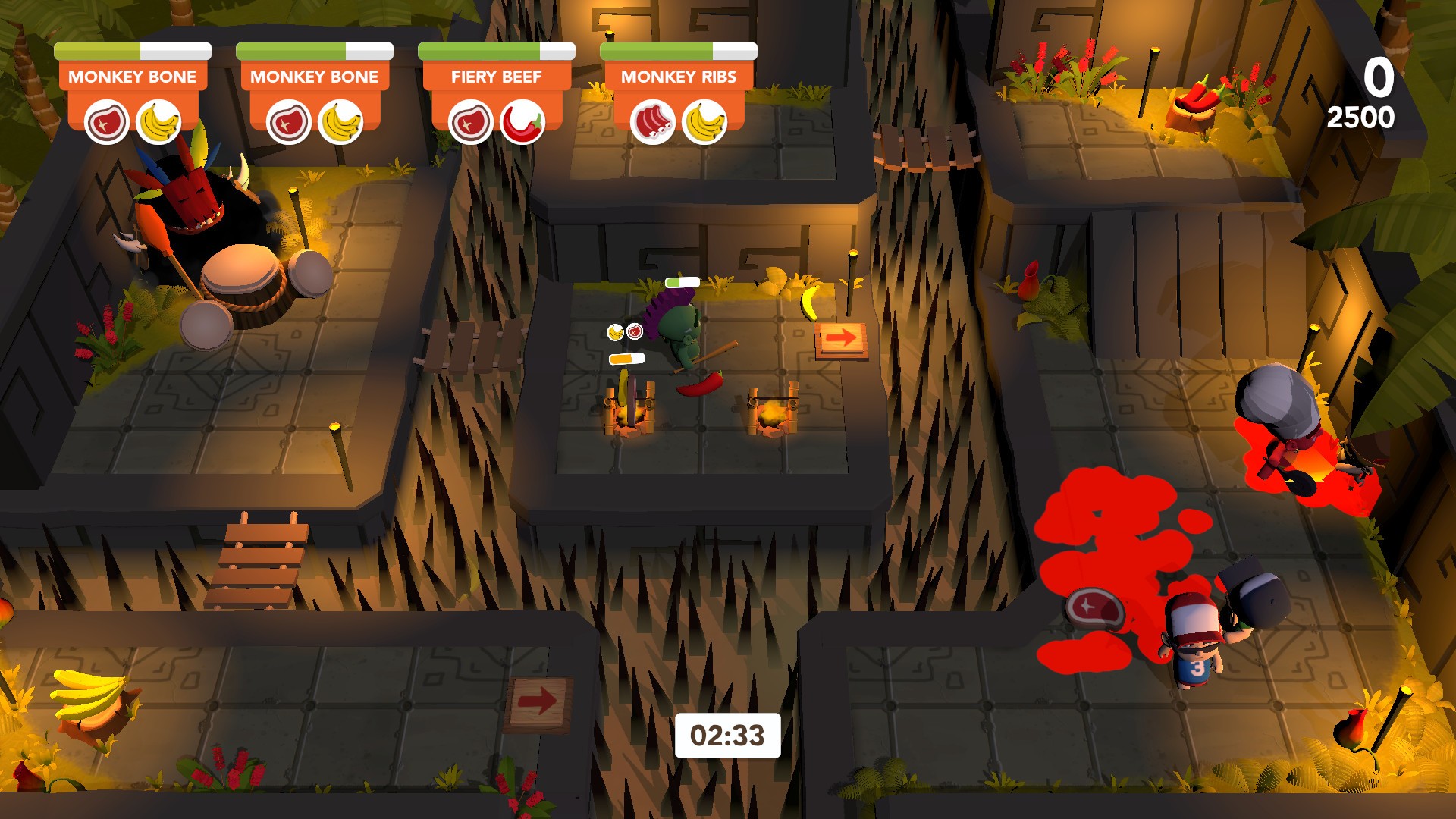Select the steak icon in the Fiery Beef recipe

coord(471,121)
